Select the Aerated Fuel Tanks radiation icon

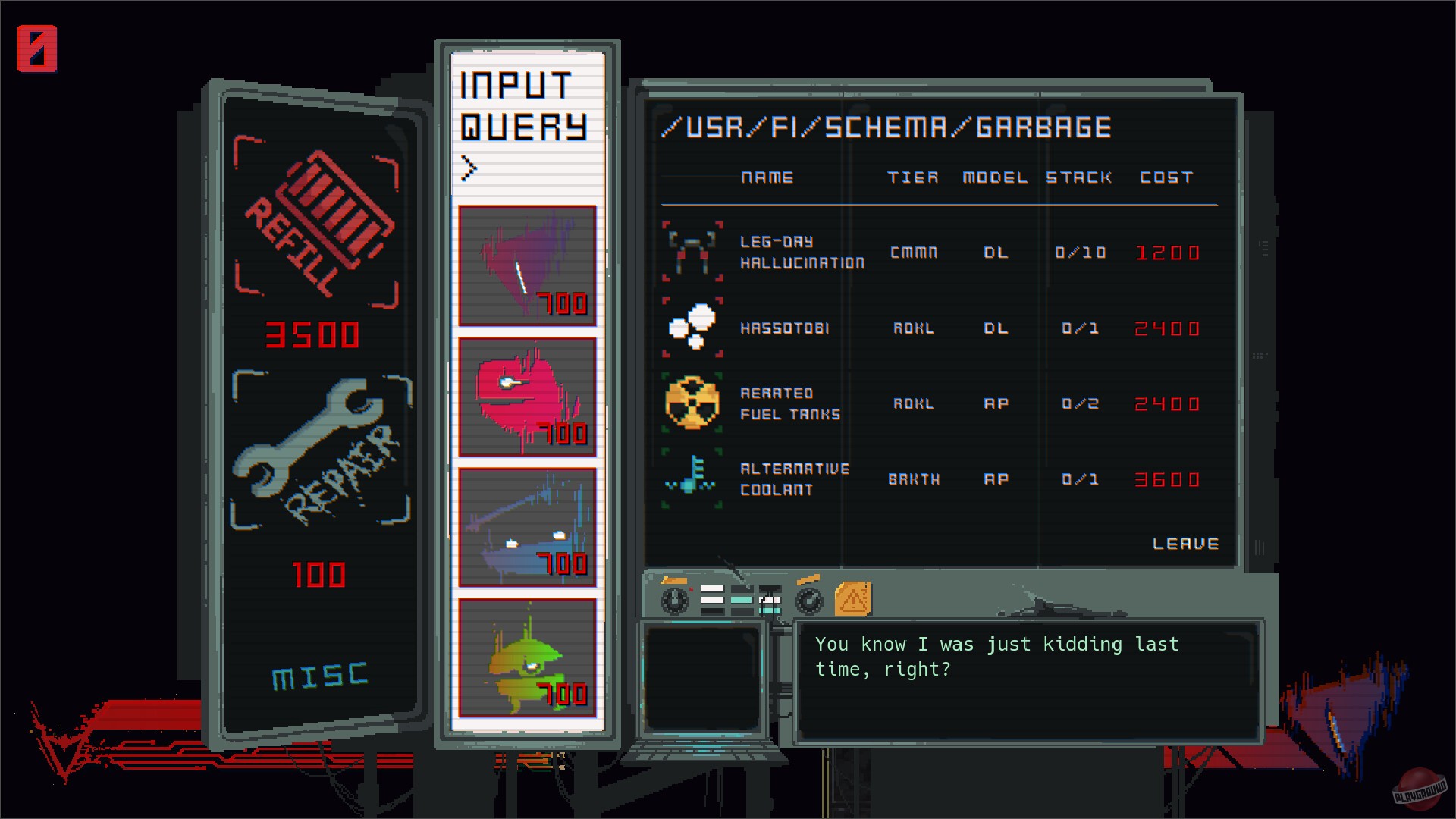tap(691, 403)
